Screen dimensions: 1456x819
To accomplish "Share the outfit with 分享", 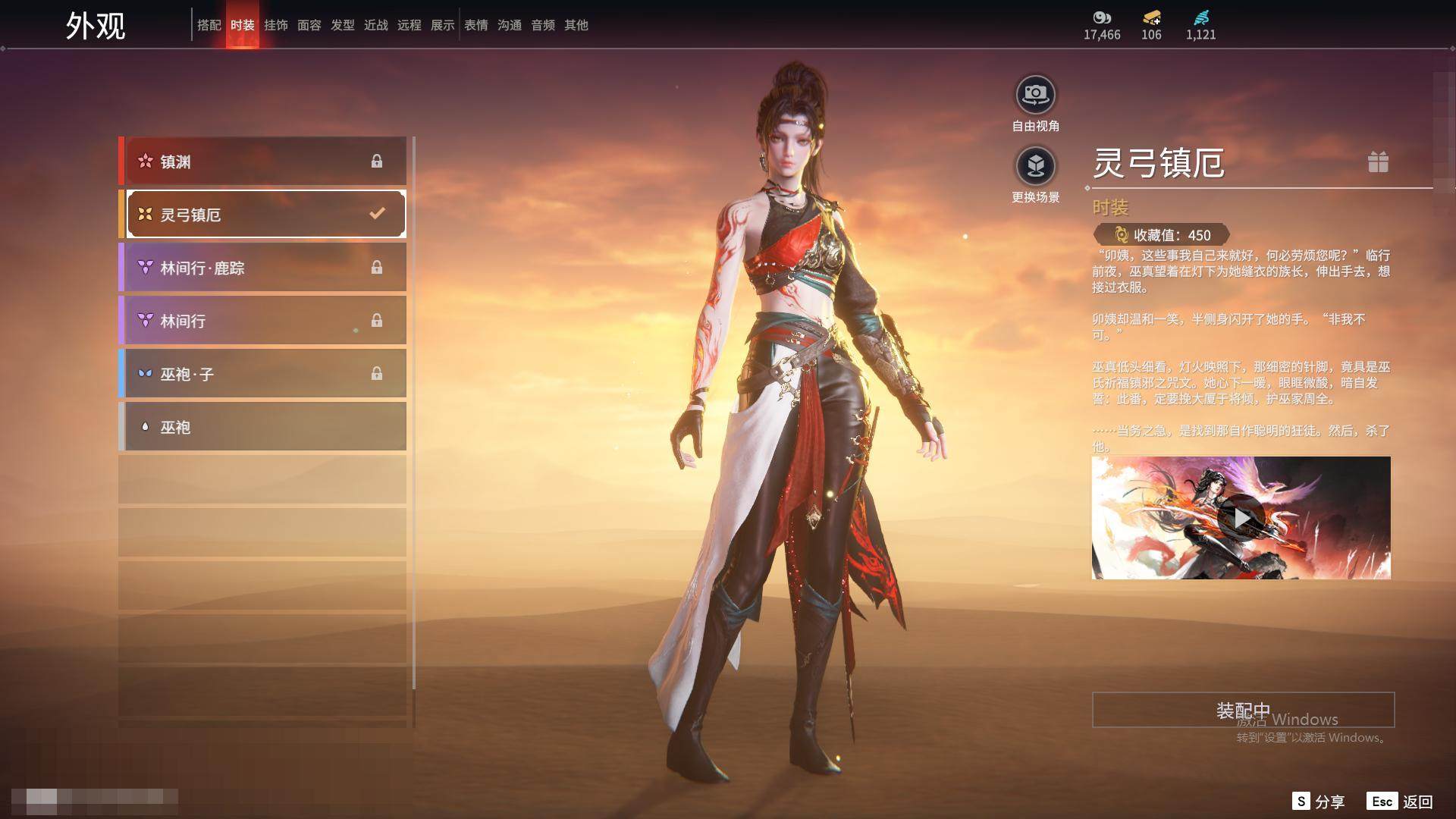I will tap(1319, 802).
